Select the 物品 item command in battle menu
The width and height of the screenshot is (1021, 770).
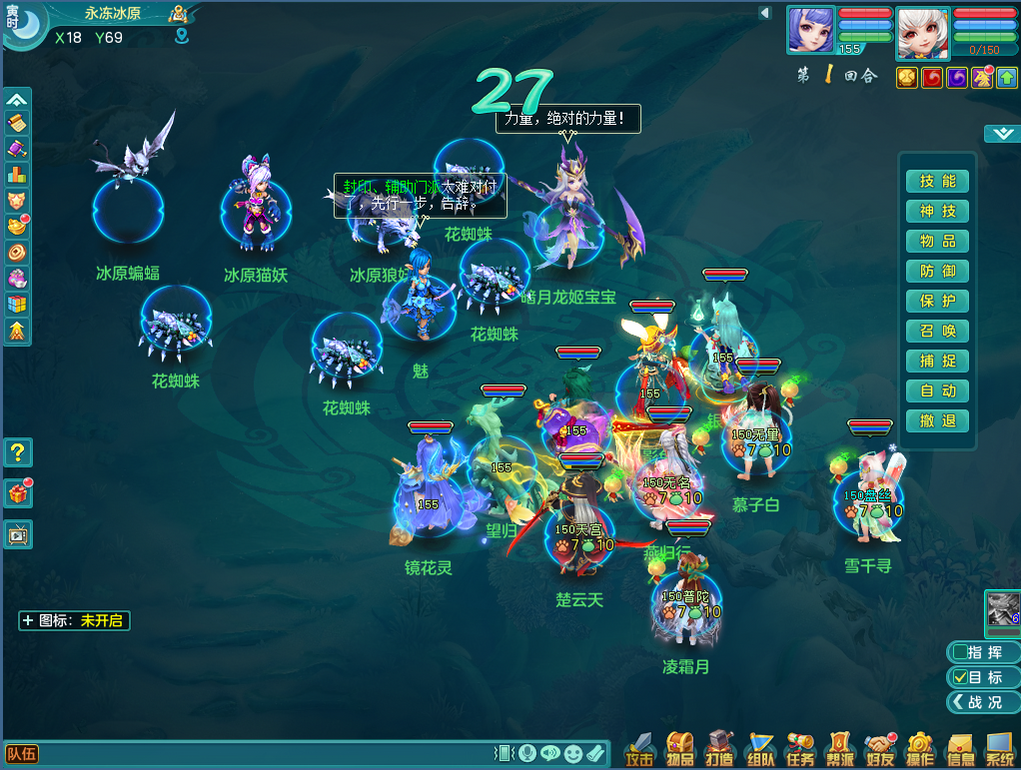point(938,241)
